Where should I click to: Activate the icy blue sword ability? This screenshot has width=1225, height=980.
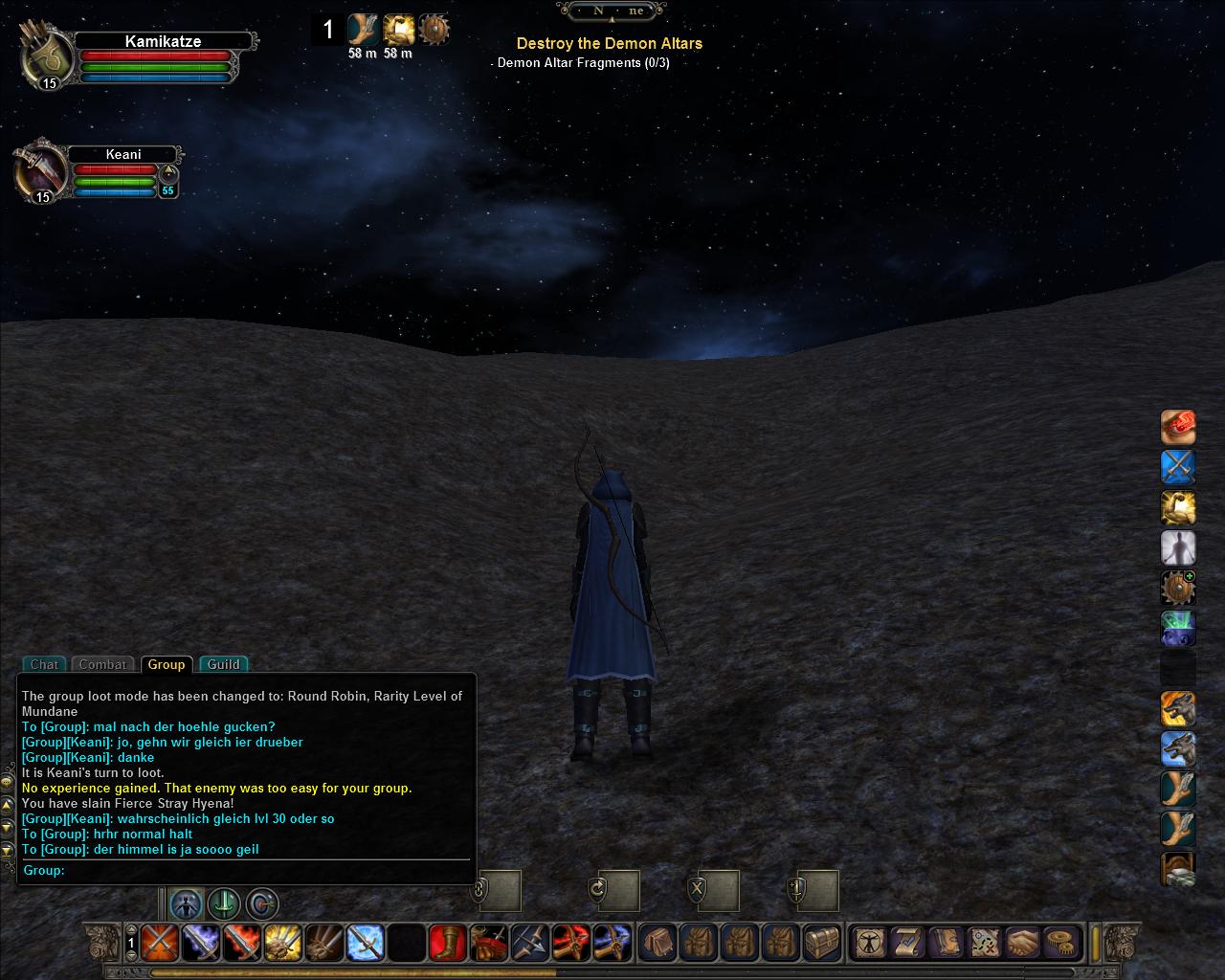pos(365,943)
